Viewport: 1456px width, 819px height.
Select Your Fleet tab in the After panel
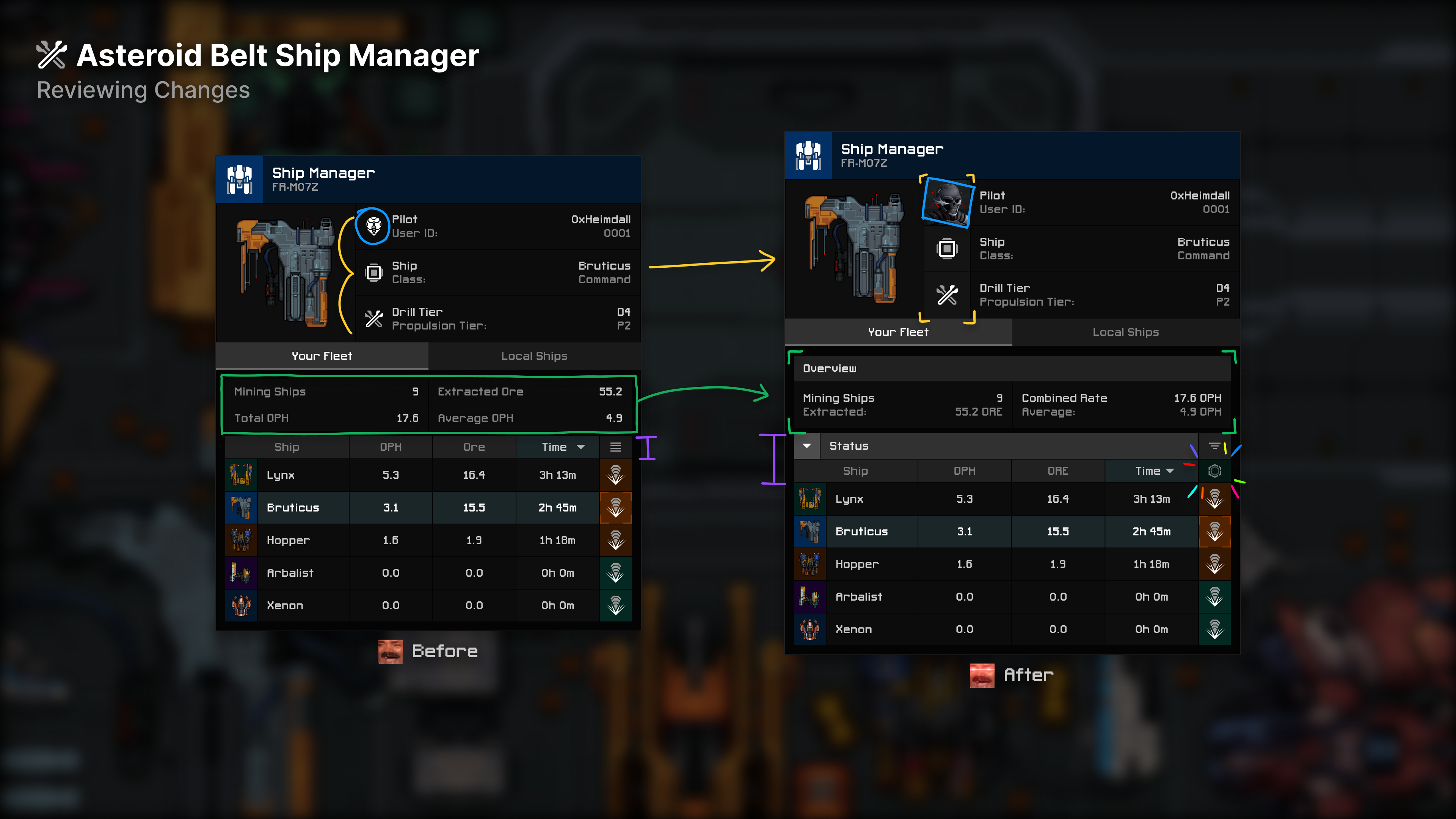[x=897, y=333]
